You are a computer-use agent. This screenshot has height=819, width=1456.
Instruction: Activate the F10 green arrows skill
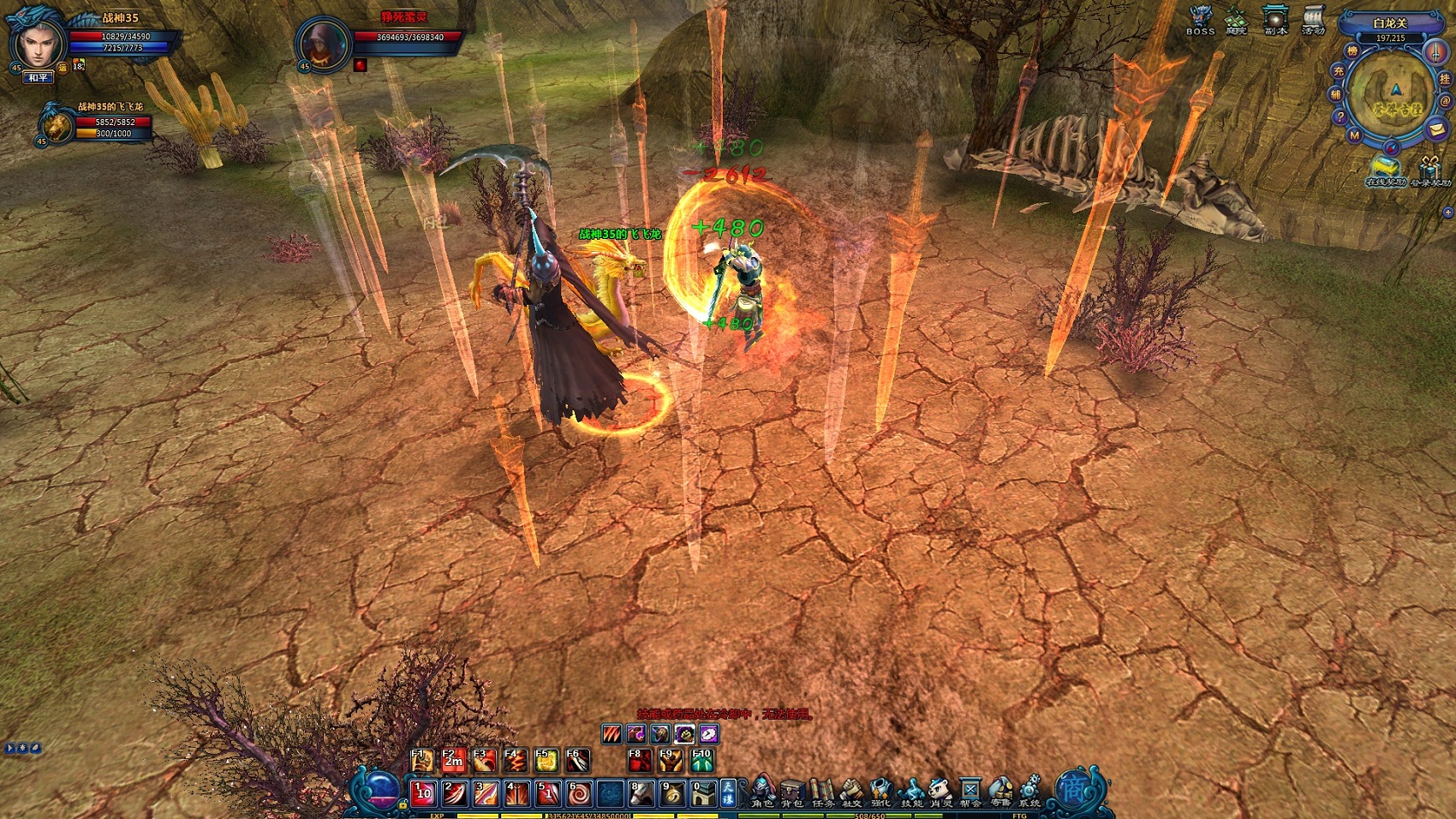(702, 760)
